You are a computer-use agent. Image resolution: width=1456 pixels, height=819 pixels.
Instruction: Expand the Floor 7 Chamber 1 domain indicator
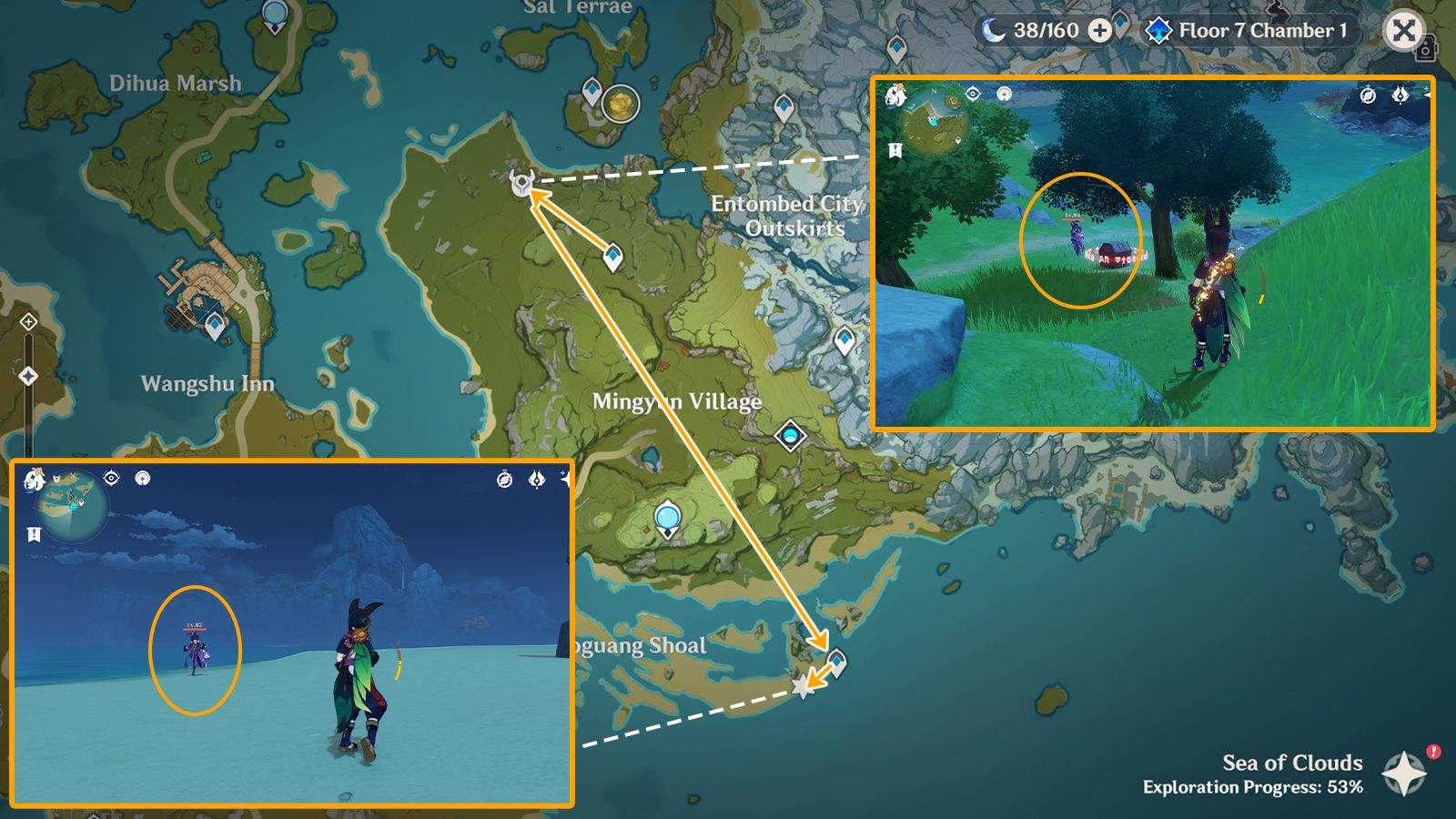click(1157, 30)
